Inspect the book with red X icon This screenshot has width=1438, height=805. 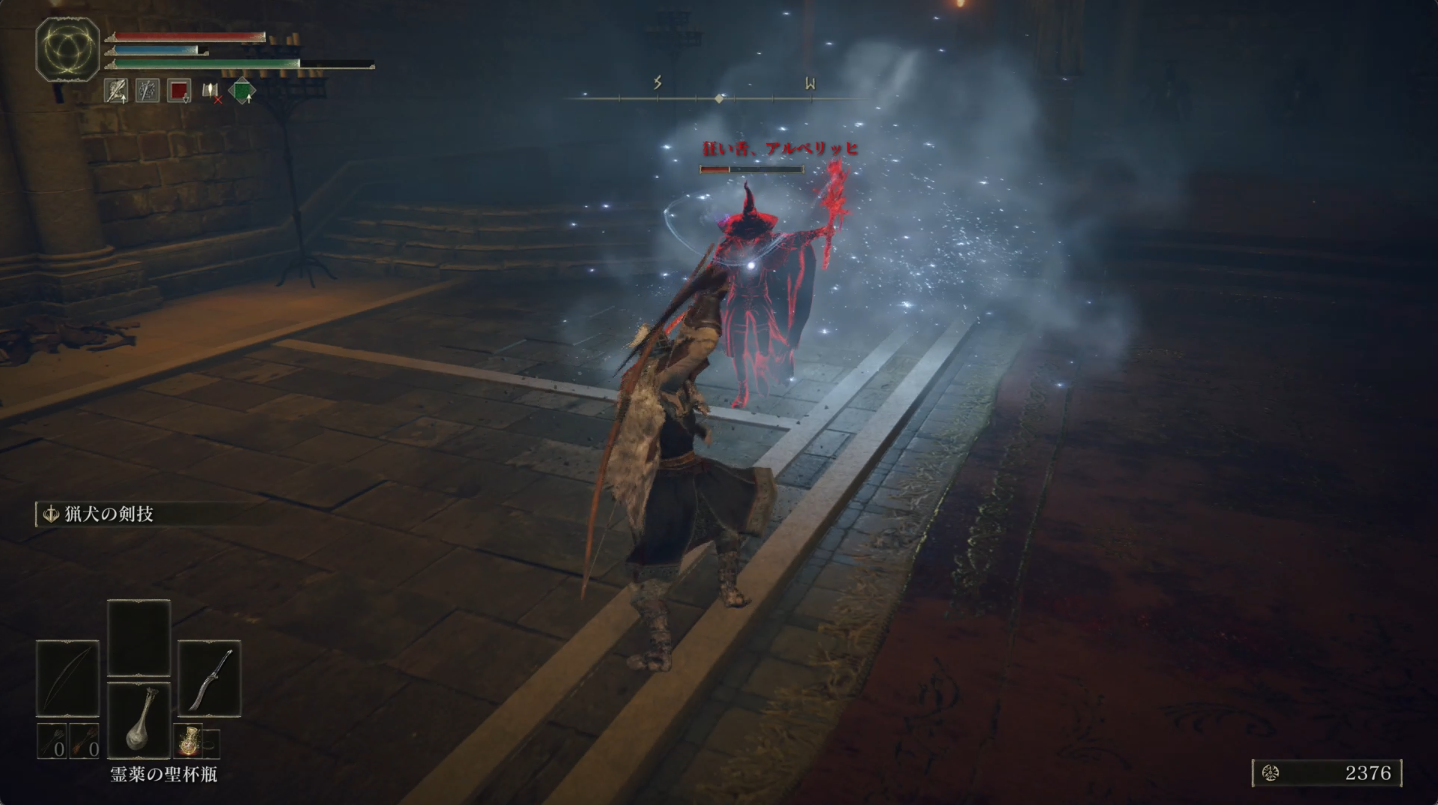tap(210, 91)
